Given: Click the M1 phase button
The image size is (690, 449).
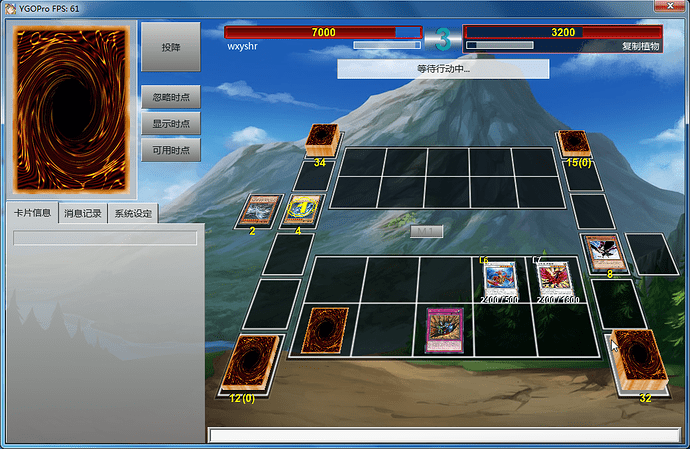Looking at the screenshot, I should [426, 231].
